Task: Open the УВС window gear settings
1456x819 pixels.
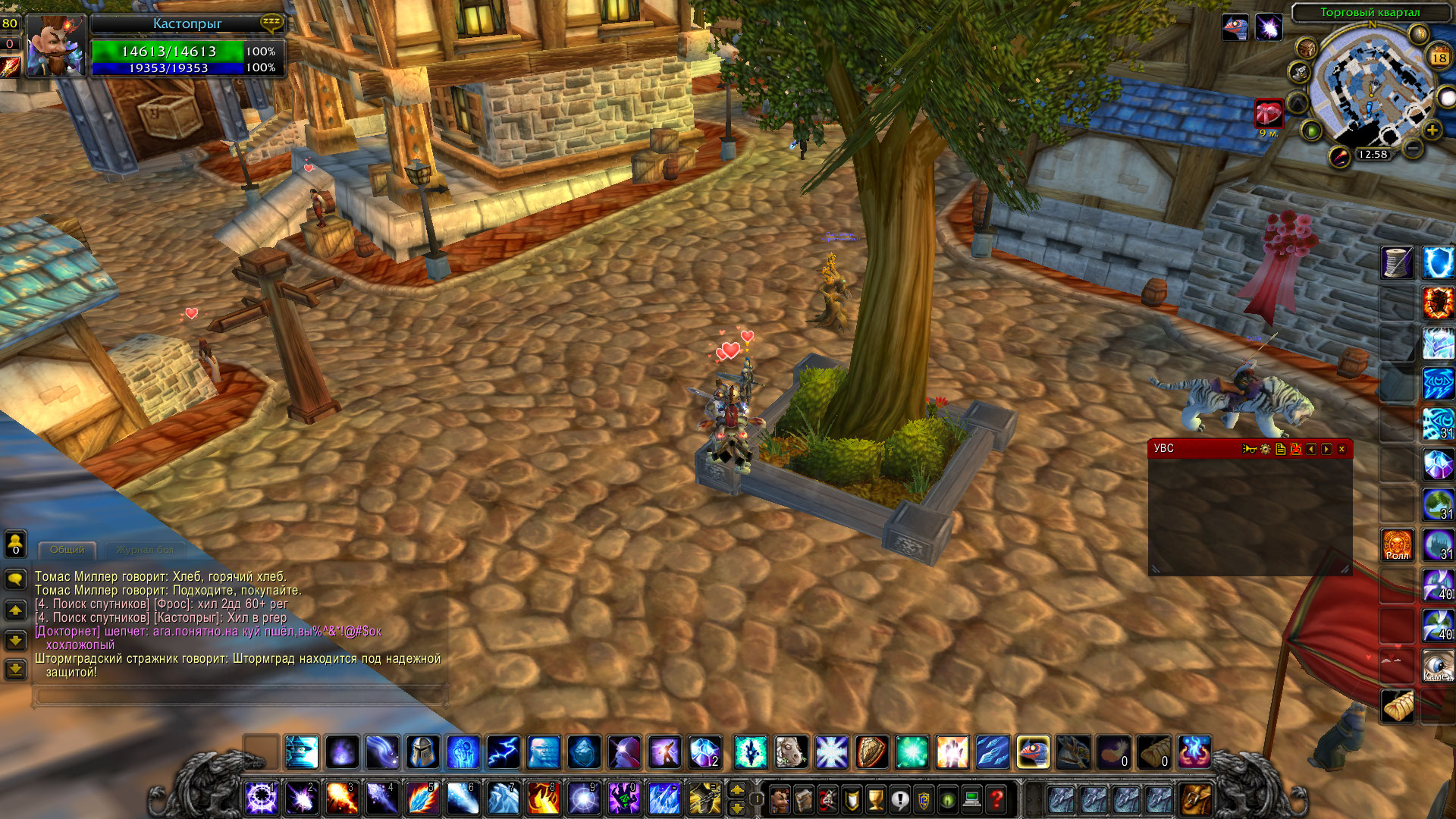Action: click(1265, 450)
